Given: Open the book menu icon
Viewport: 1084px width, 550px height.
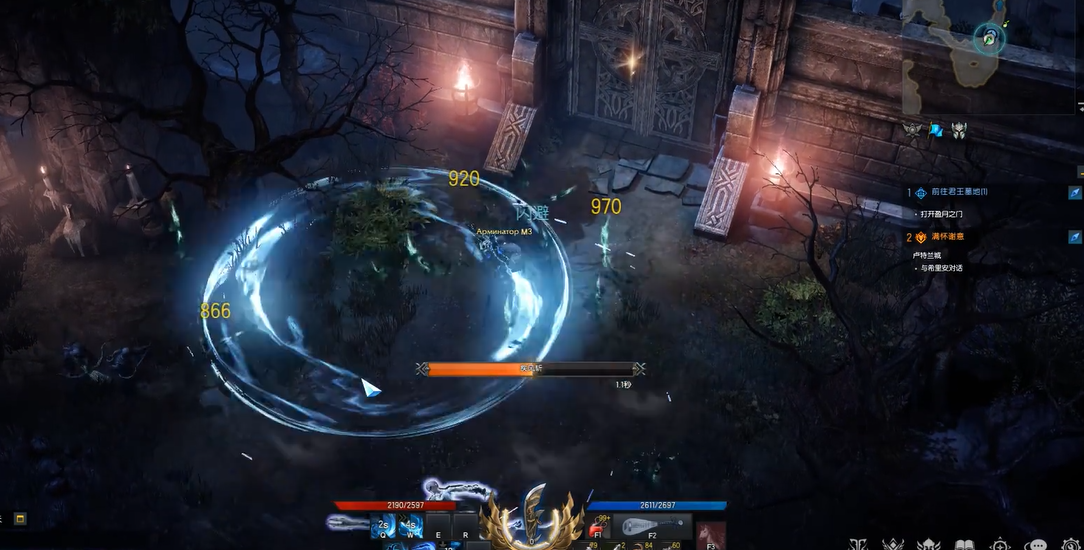Looking at the screenshot, I should 965,545.
